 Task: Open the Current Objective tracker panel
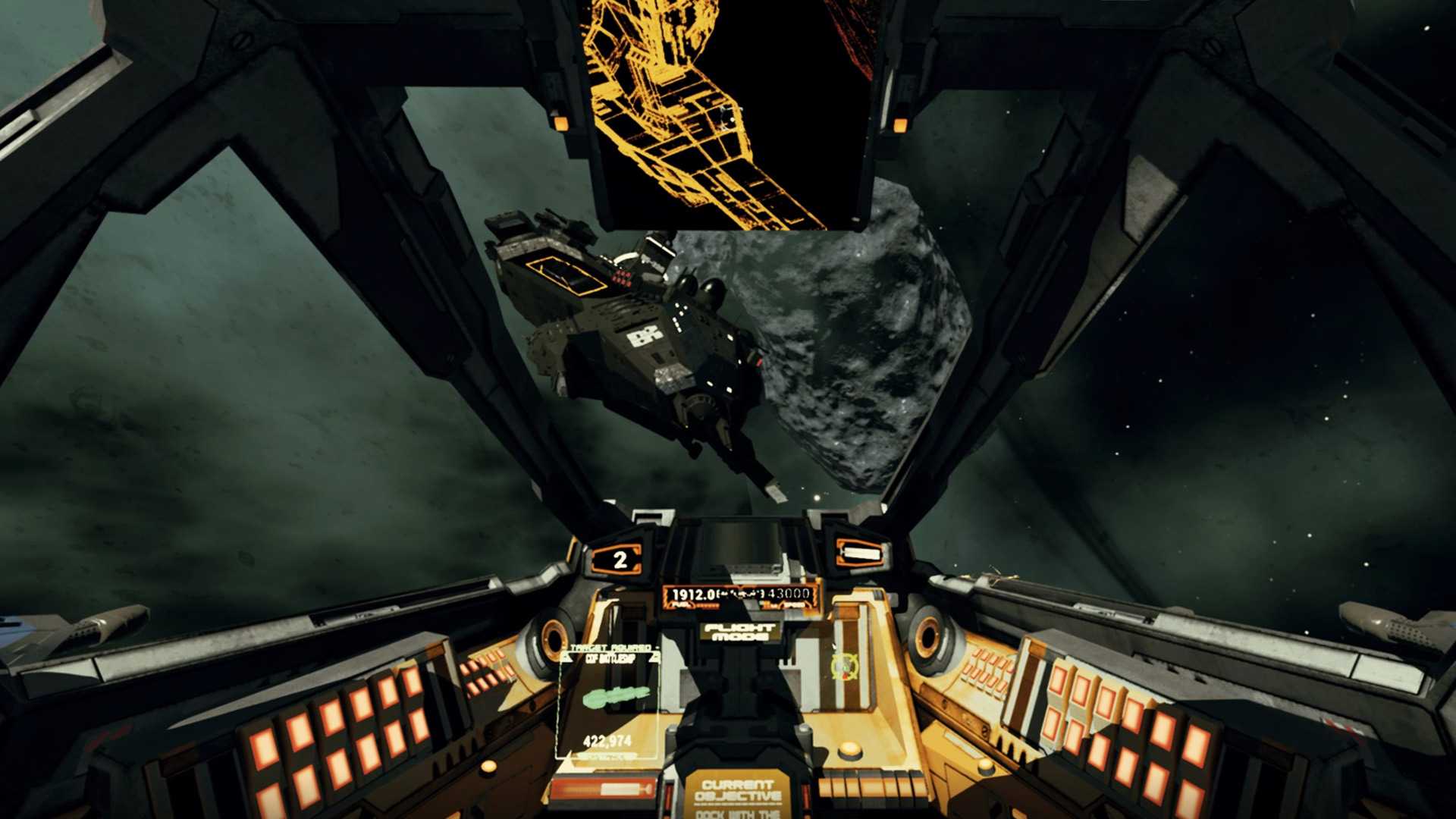coord(738,796)
